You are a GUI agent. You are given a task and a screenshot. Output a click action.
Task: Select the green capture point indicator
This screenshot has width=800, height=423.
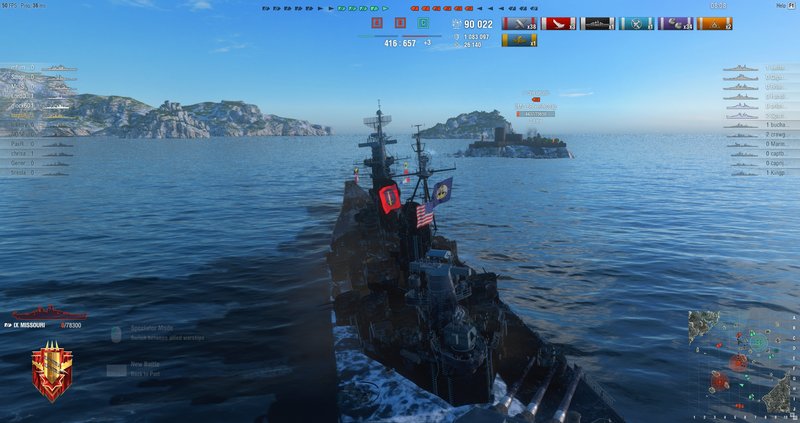pos(423,23)
